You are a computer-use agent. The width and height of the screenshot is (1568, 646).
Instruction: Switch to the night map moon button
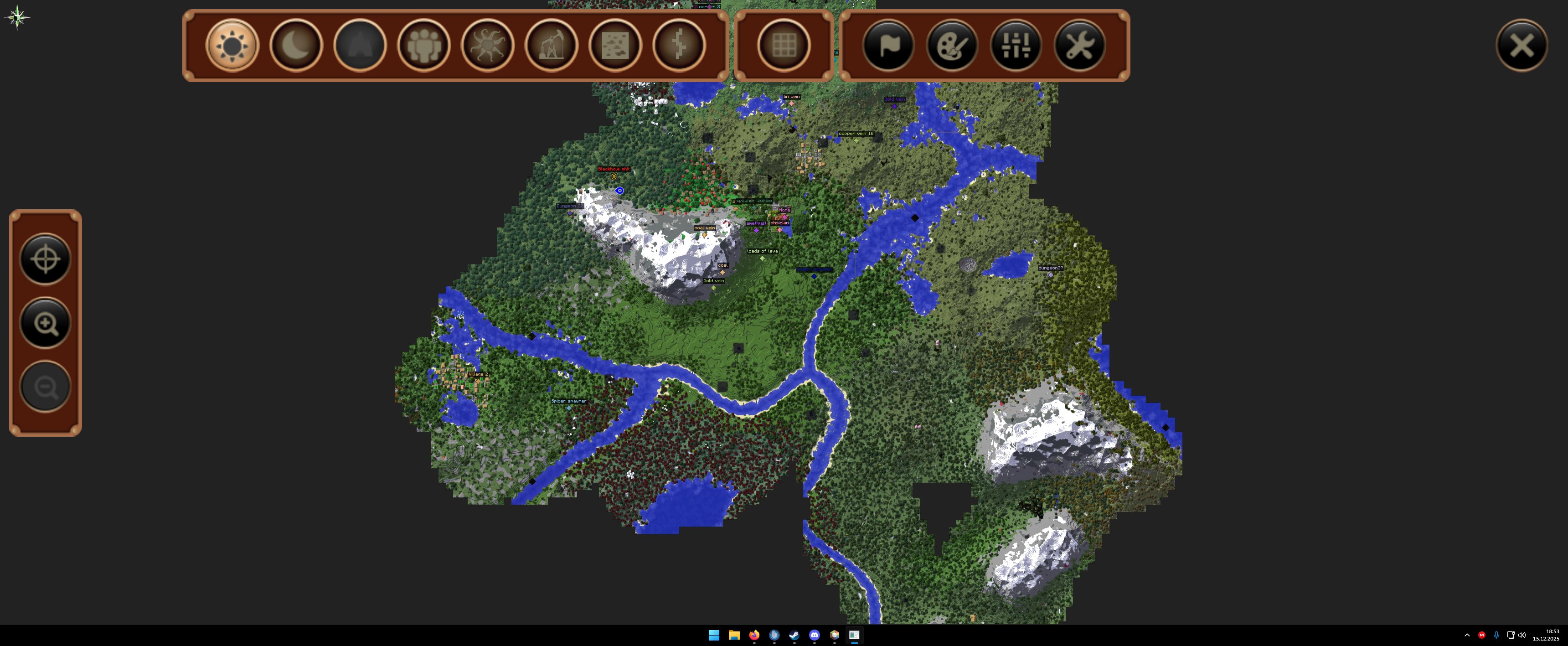click(x=296, y=45)
